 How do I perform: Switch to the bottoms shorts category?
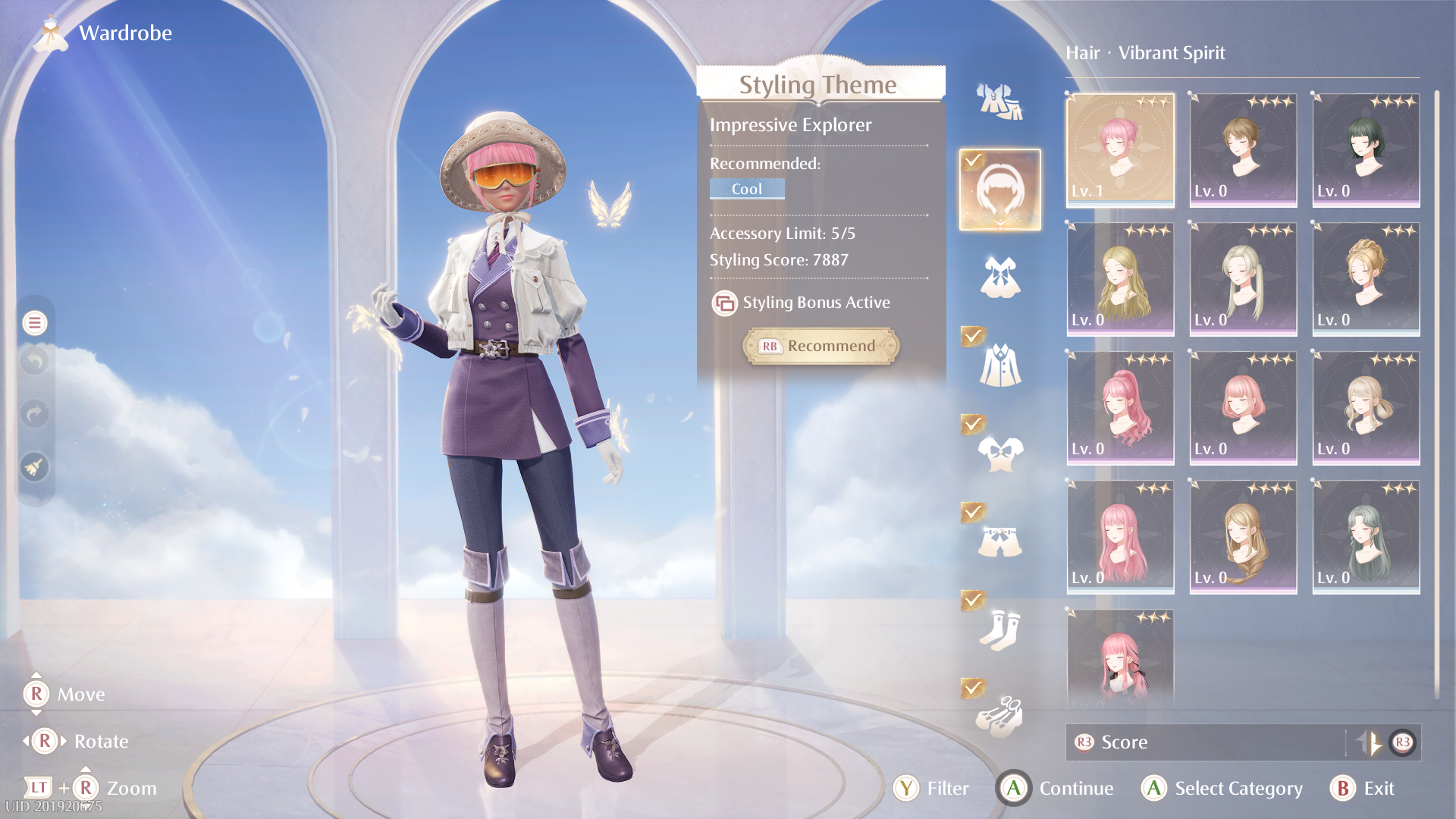tap(999, 541)
